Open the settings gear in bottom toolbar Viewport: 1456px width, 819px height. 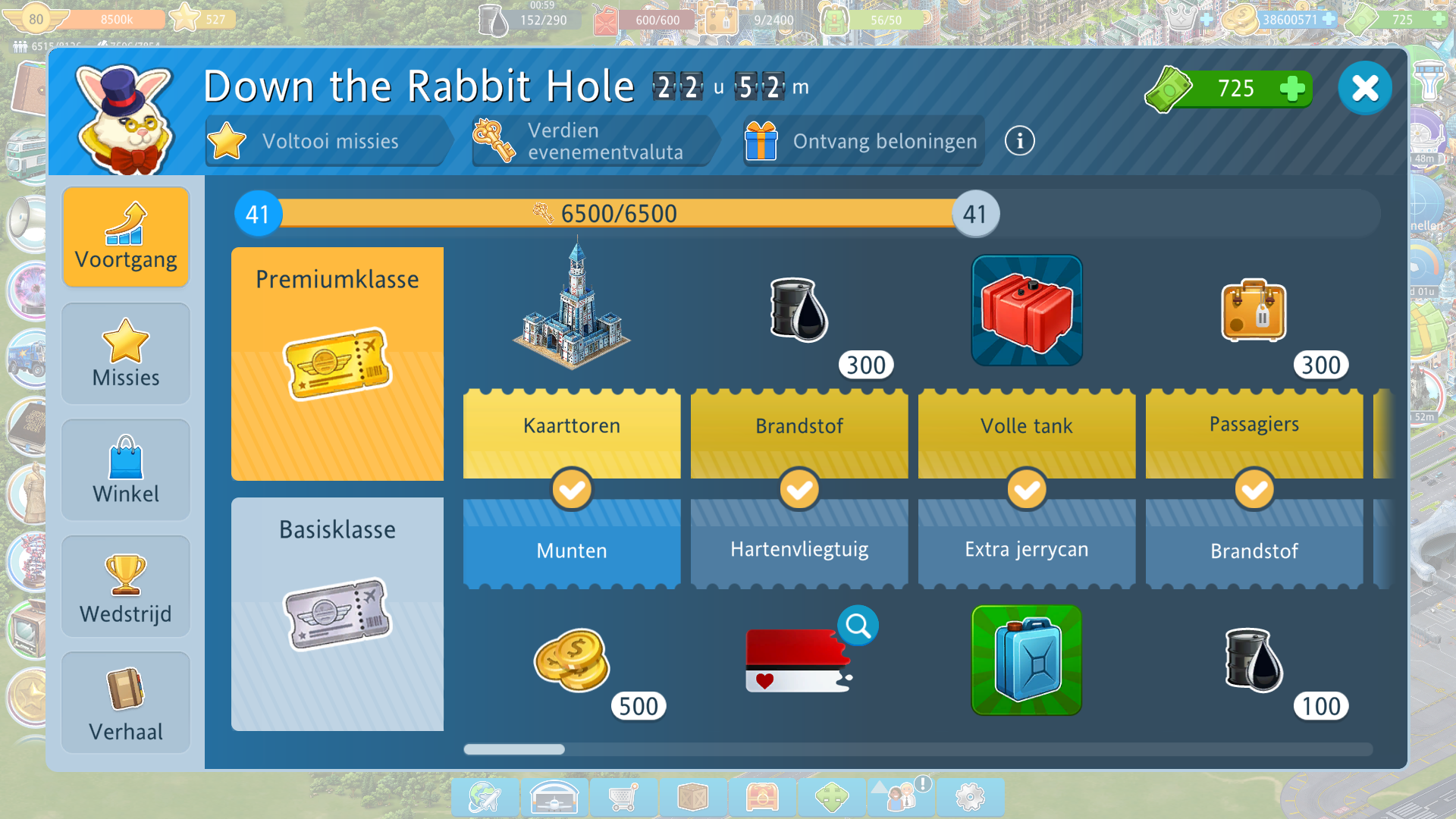click(970, 797)
